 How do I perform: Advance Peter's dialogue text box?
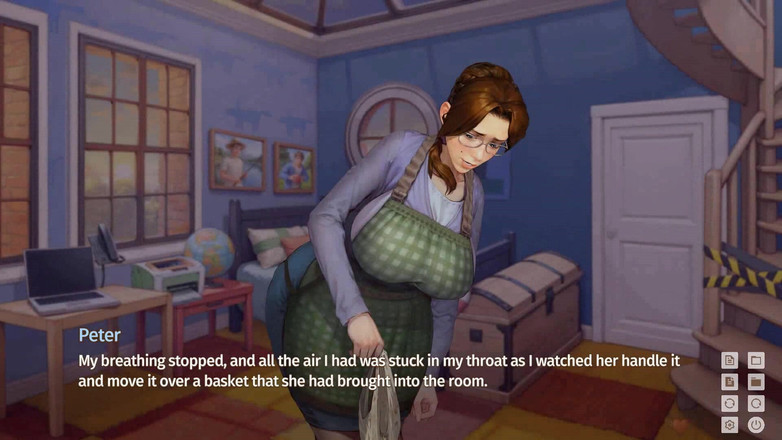point(380,368)
